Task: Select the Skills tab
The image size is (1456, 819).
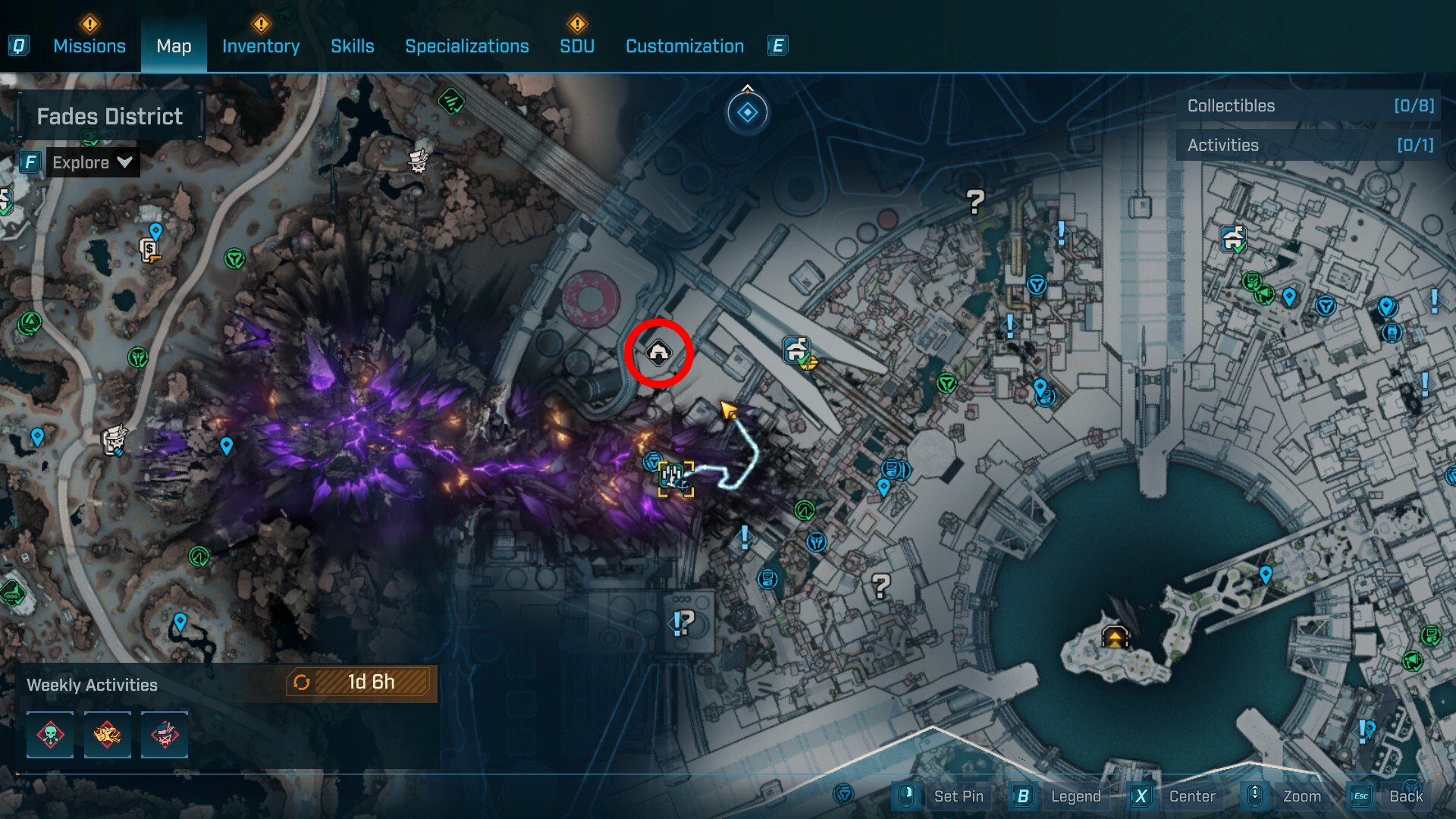Action: coord(353,46)
